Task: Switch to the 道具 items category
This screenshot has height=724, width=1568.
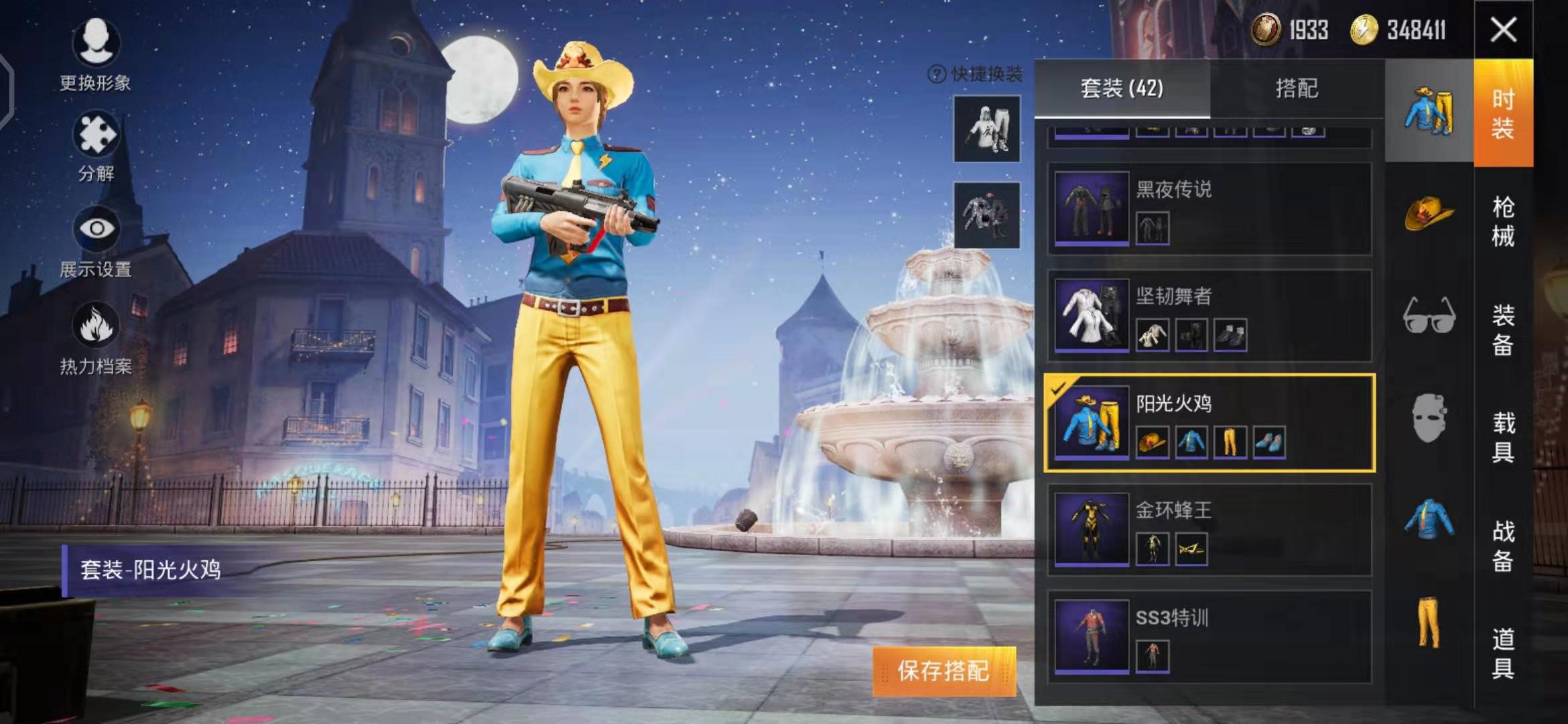Action: (1503, 654)
